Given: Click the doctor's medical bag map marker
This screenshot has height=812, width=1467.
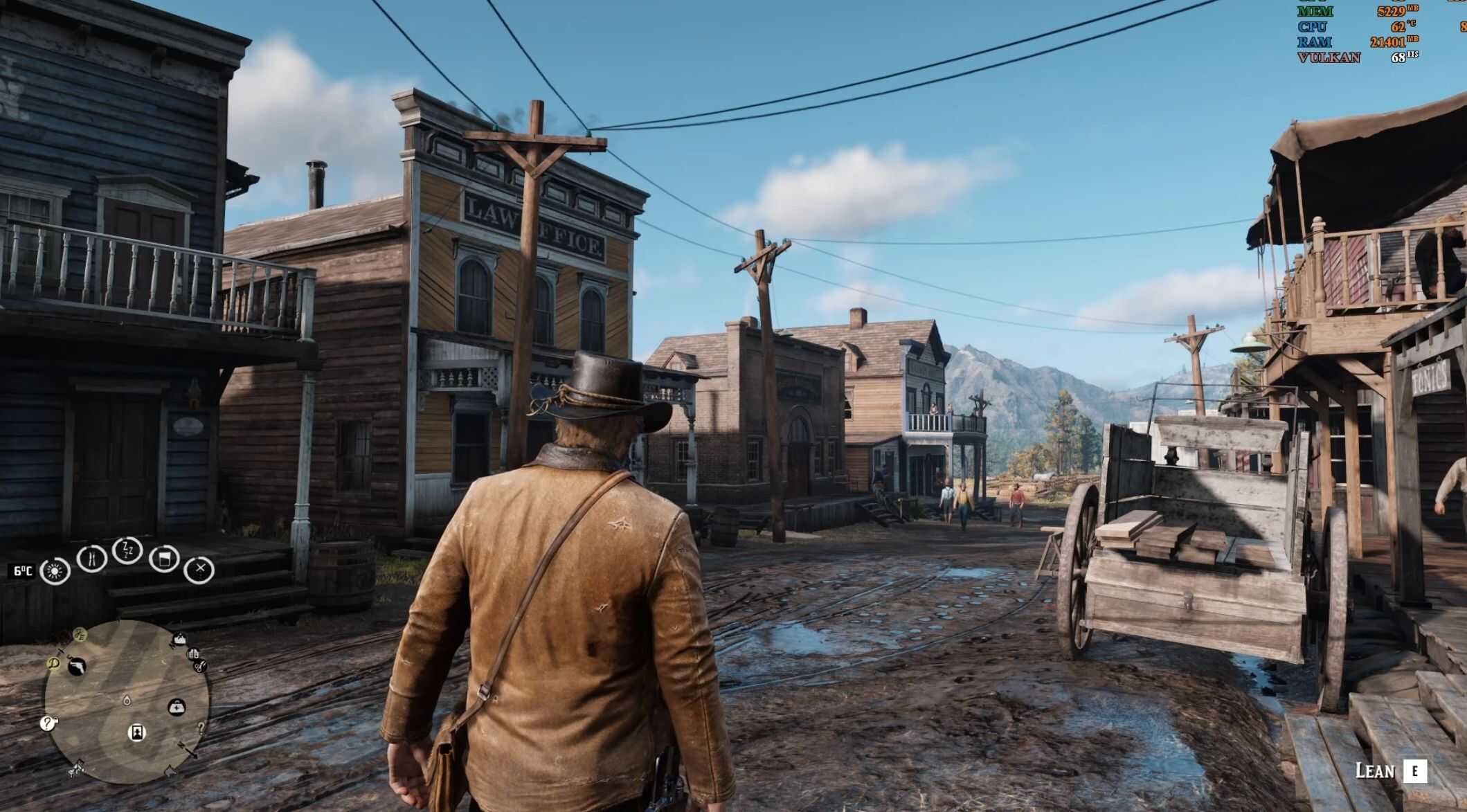Looking at the screenshot, I should click(x=177, y=707).
